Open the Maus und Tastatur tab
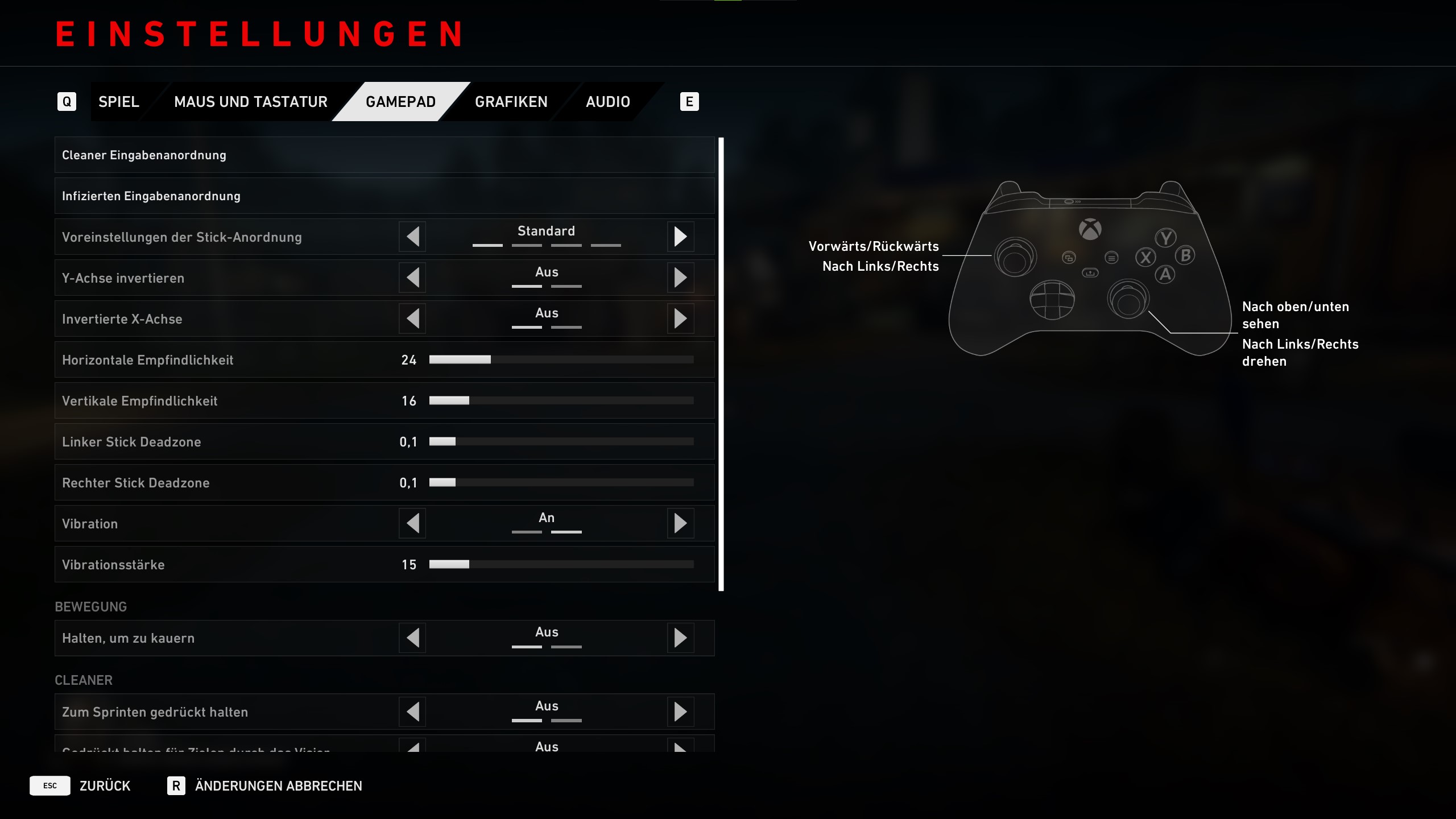 tap(250, 102)
